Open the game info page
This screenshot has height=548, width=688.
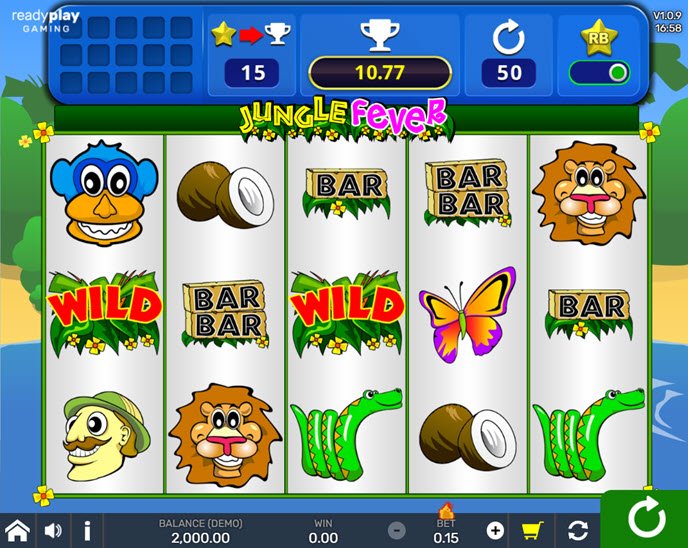click(87, 530)
